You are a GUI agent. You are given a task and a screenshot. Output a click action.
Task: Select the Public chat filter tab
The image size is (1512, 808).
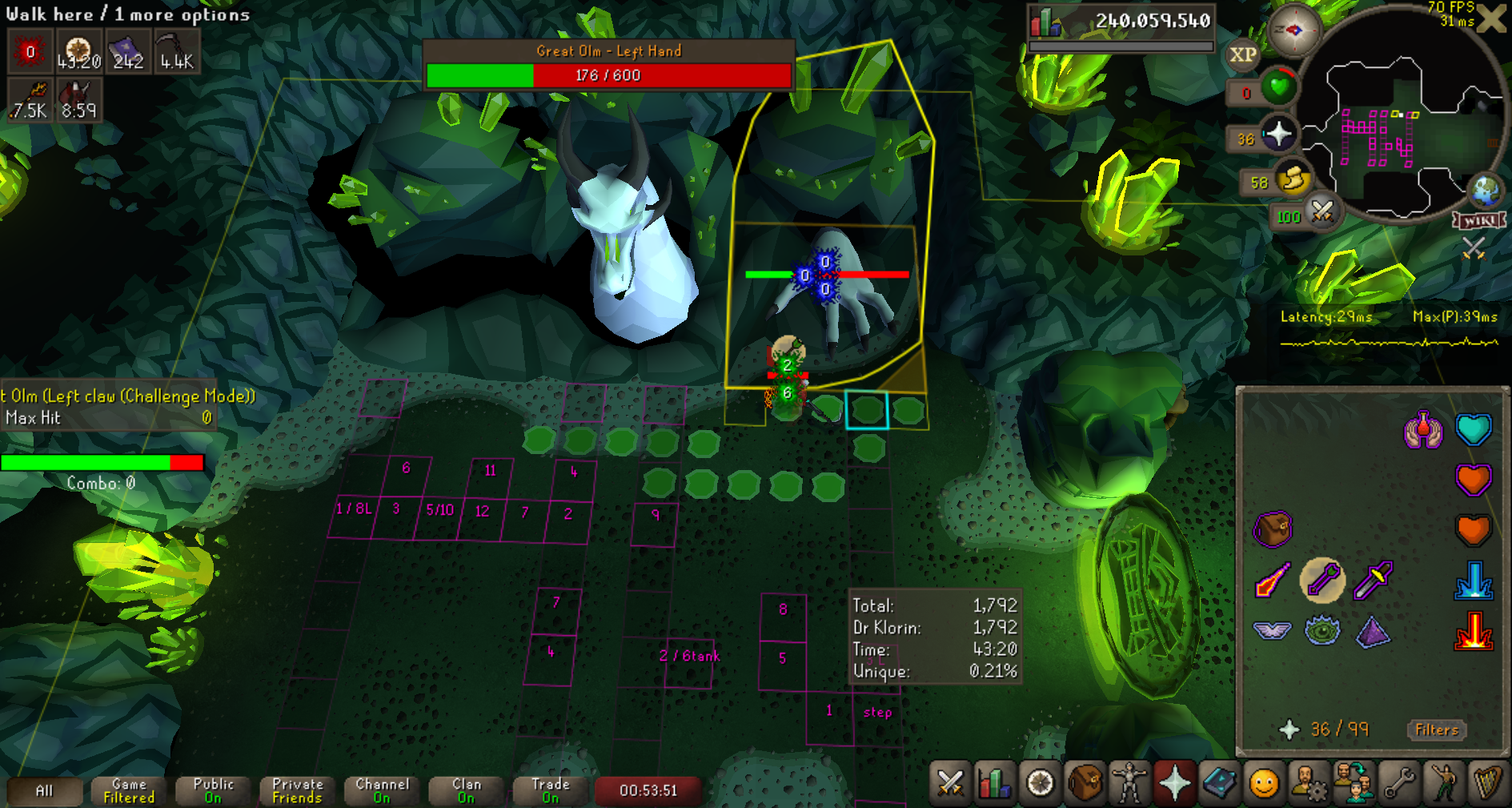click(213, 790)
